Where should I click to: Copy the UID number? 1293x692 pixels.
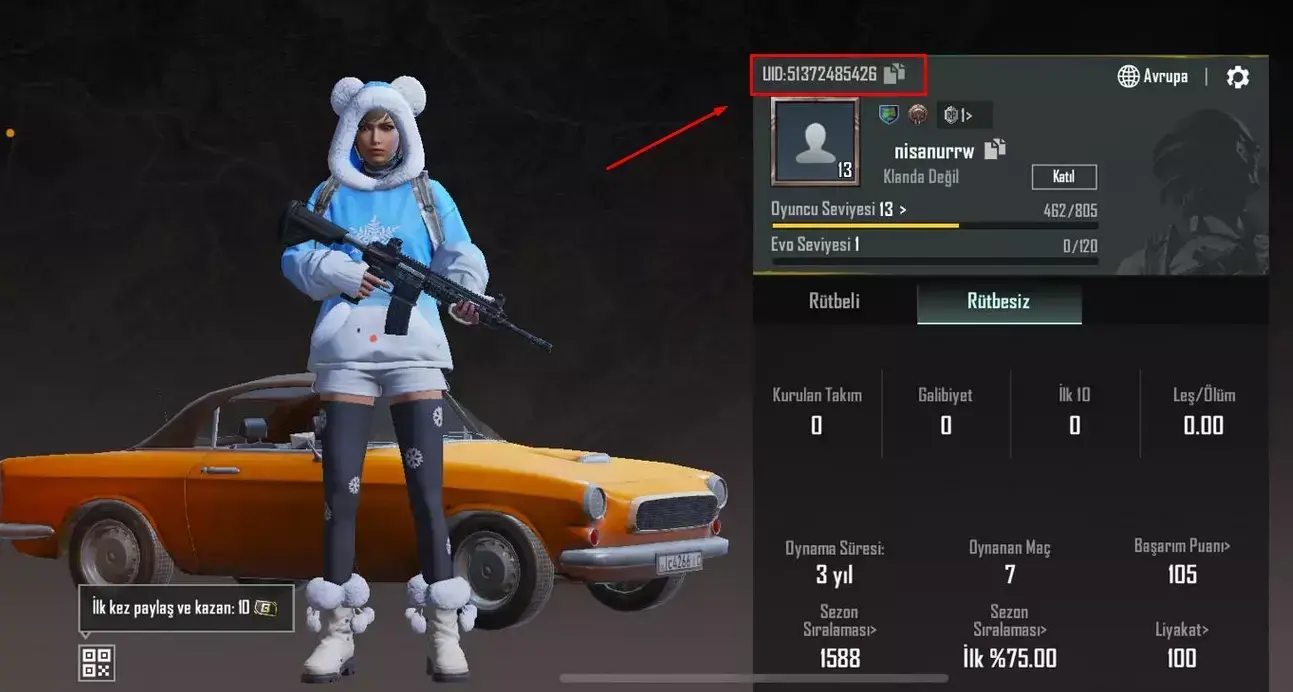(x=895, y=73)
